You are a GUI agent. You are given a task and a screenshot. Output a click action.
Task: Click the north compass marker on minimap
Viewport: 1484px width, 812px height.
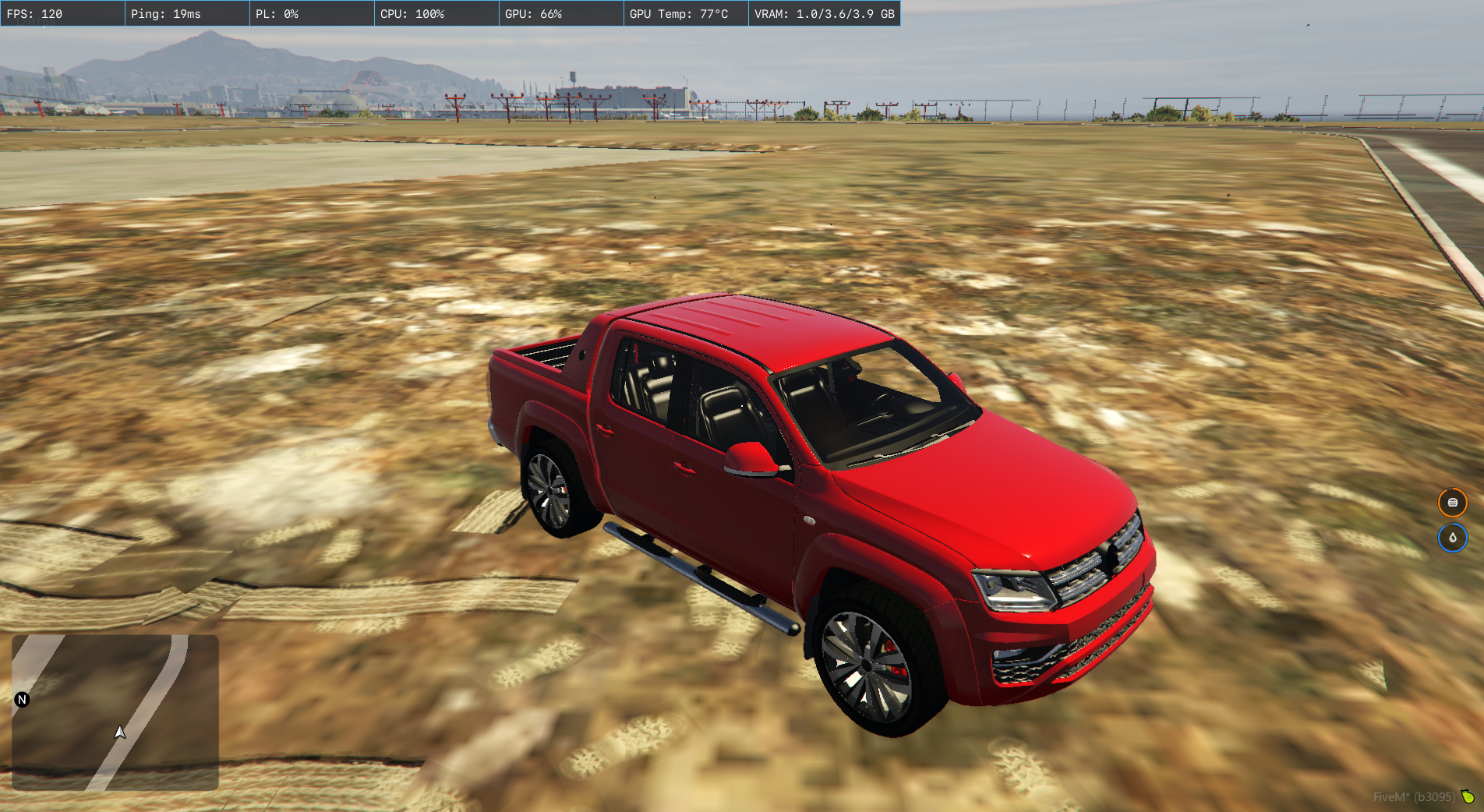(22, 700)
